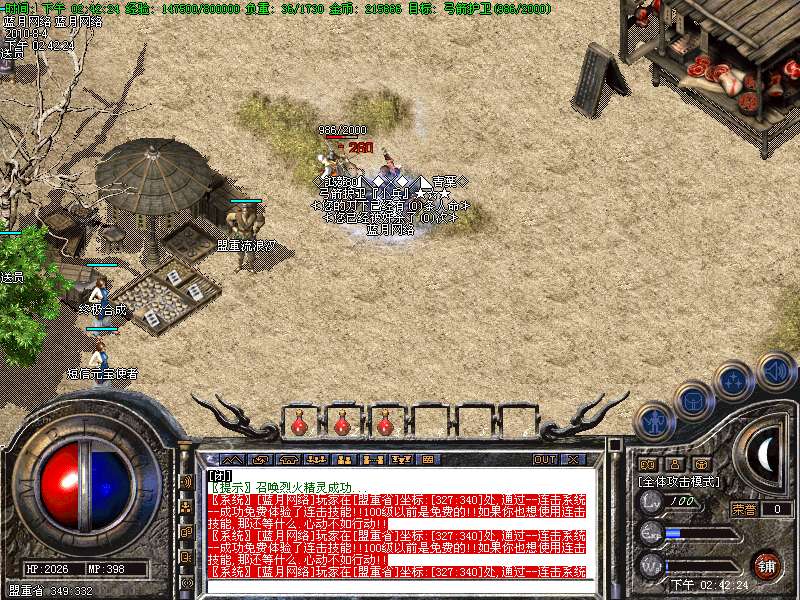Open the two-people toolbar icon
The image size is (800, 600).
click(345, 459)
